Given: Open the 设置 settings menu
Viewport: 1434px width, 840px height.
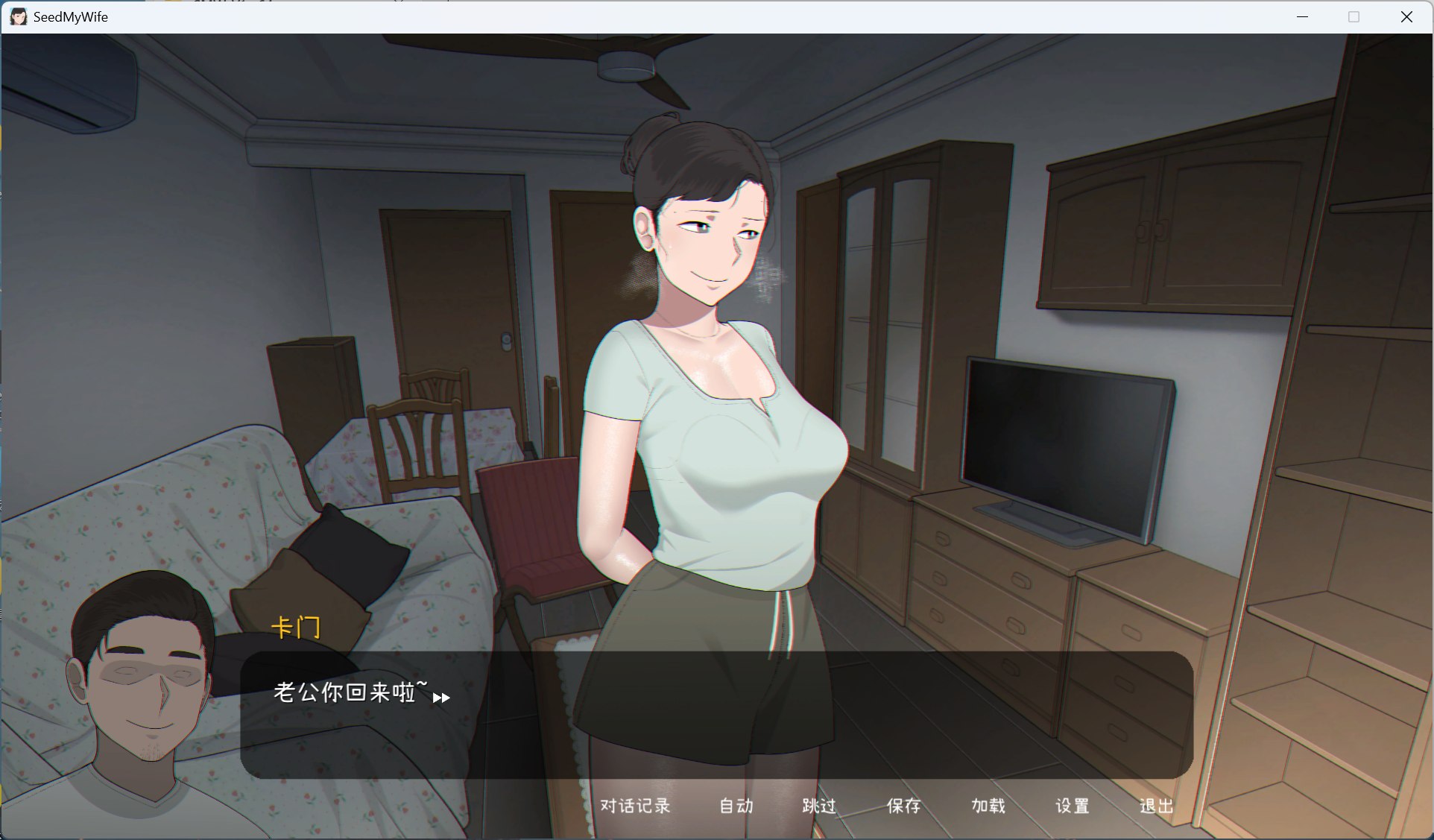Looking at the screenshot, I should point(1072,806).
